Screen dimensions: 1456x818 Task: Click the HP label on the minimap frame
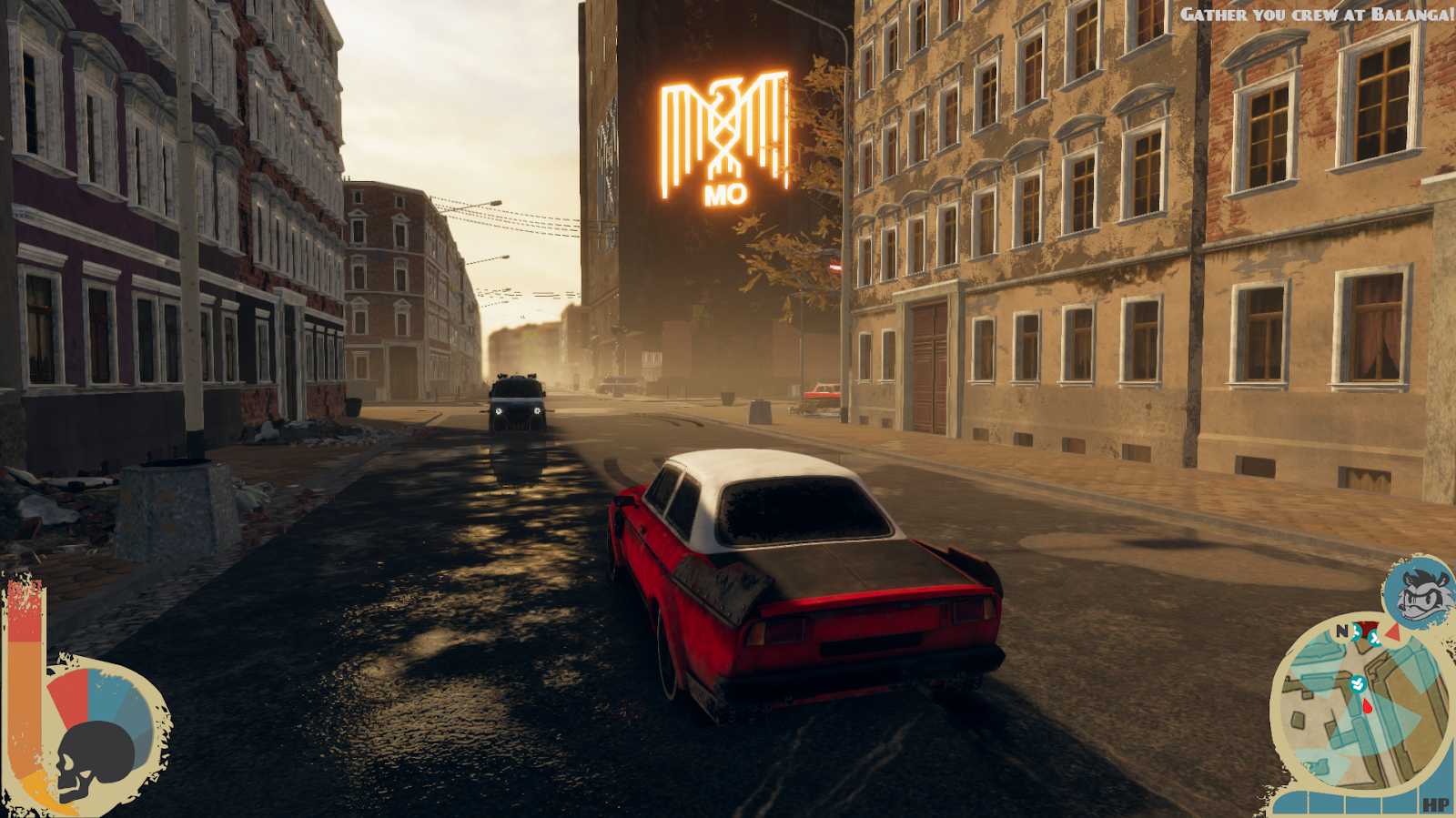click(1437, 804)
